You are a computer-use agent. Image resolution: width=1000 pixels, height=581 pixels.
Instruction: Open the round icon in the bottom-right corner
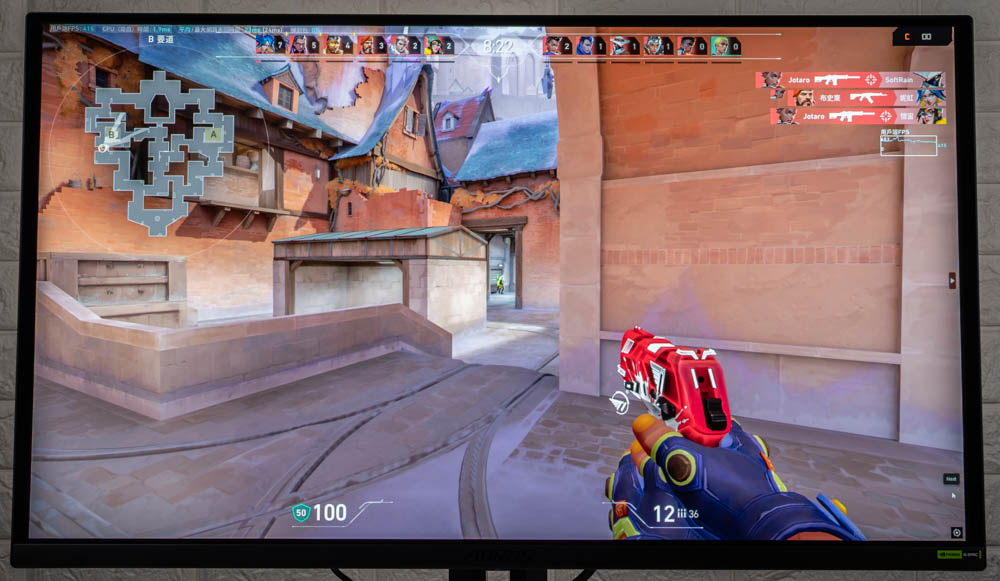pos(956,533)
